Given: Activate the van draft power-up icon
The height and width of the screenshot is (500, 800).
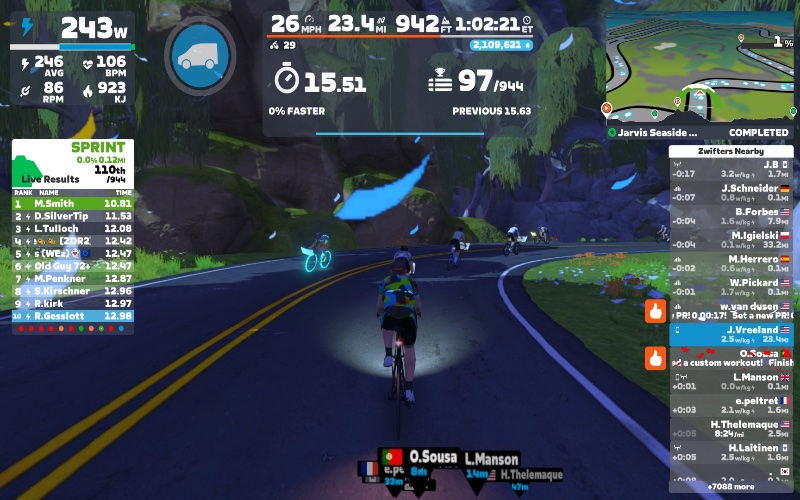Looking at the screenshot, I should (x=199, y=56).
